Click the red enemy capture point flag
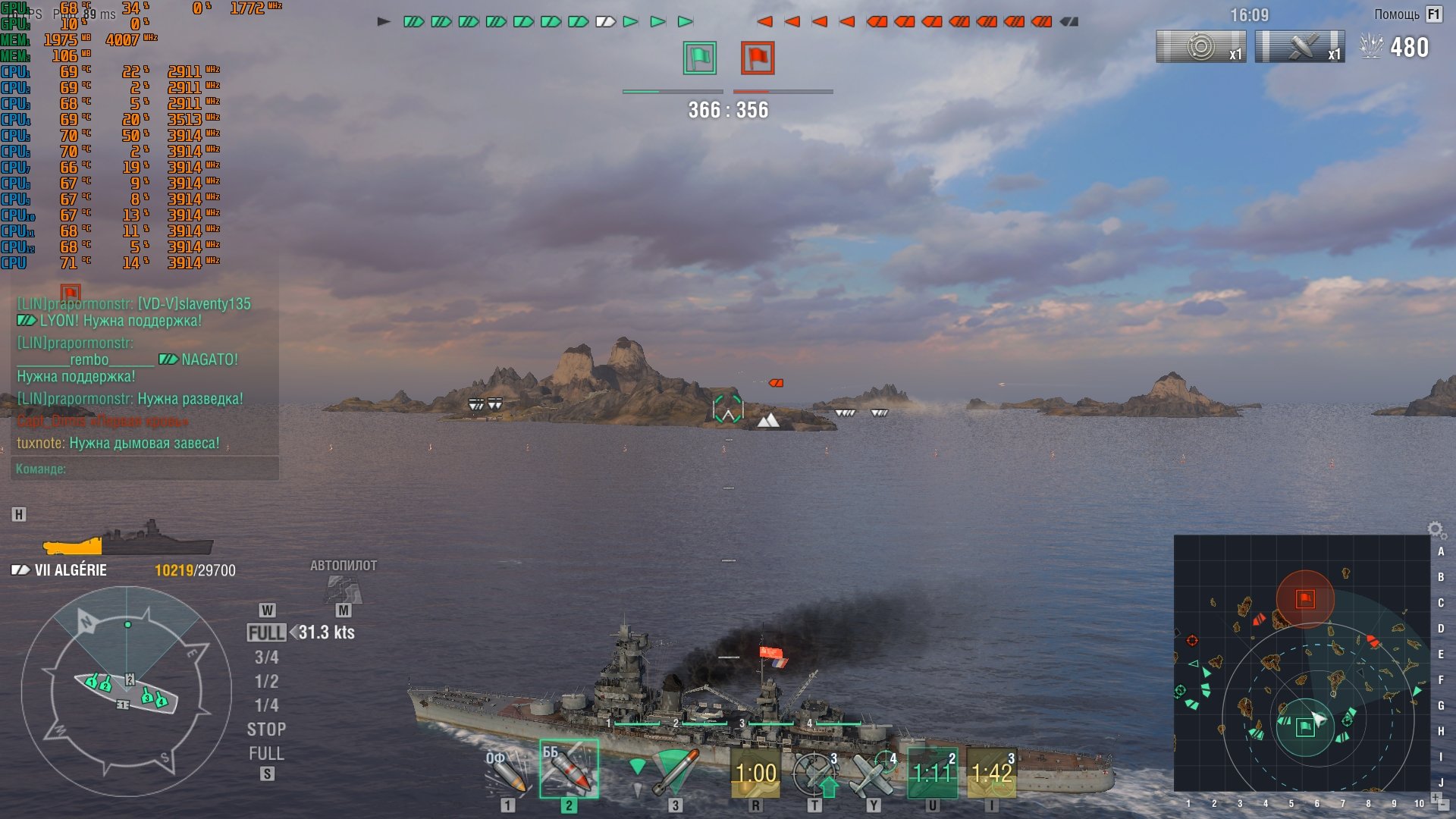 [x=758, y=58]
